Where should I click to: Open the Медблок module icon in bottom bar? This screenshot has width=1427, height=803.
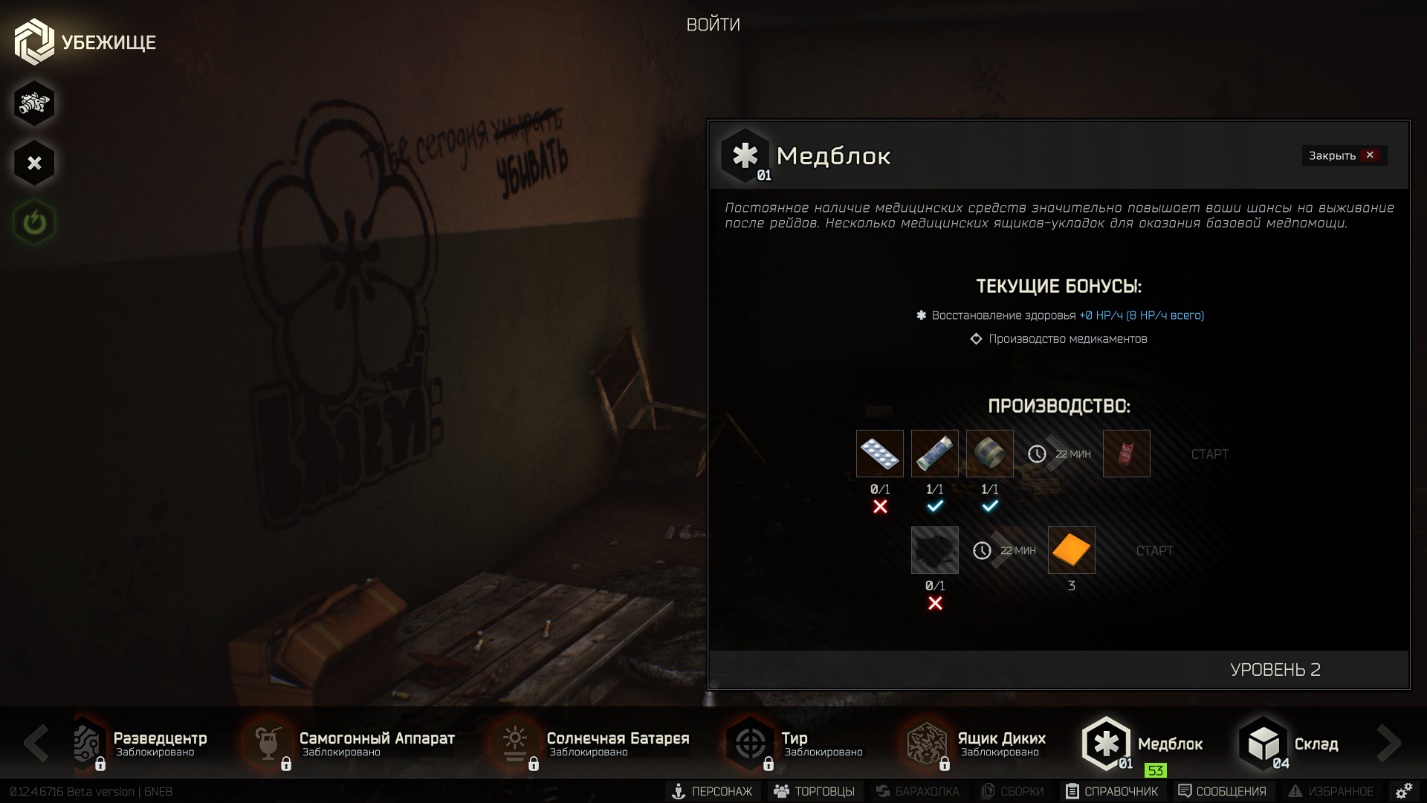point(1105,744)
